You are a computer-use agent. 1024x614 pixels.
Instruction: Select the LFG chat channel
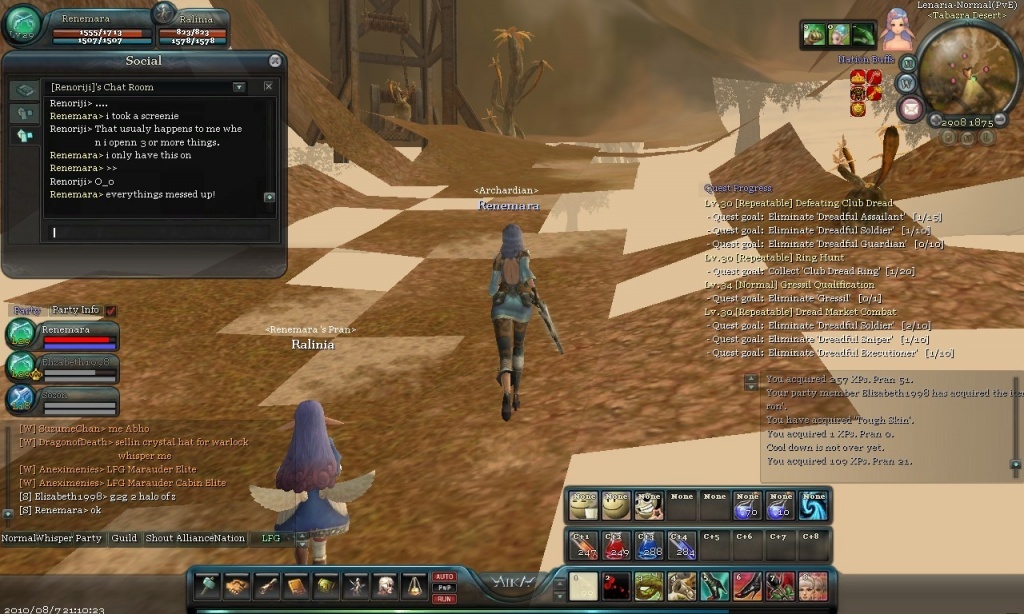click(x=271, y=538)
